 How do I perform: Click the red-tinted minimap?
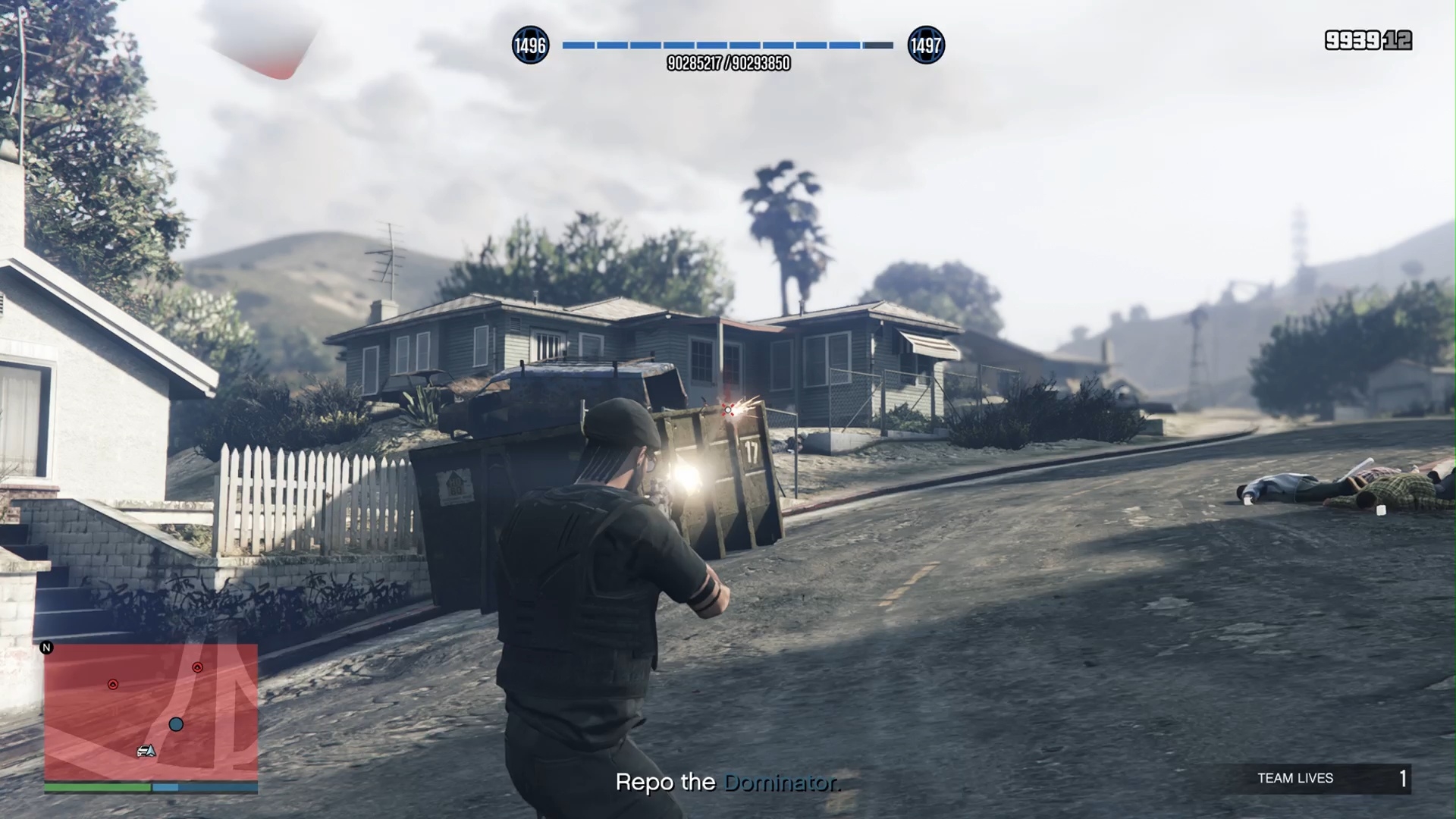point(151,711)
